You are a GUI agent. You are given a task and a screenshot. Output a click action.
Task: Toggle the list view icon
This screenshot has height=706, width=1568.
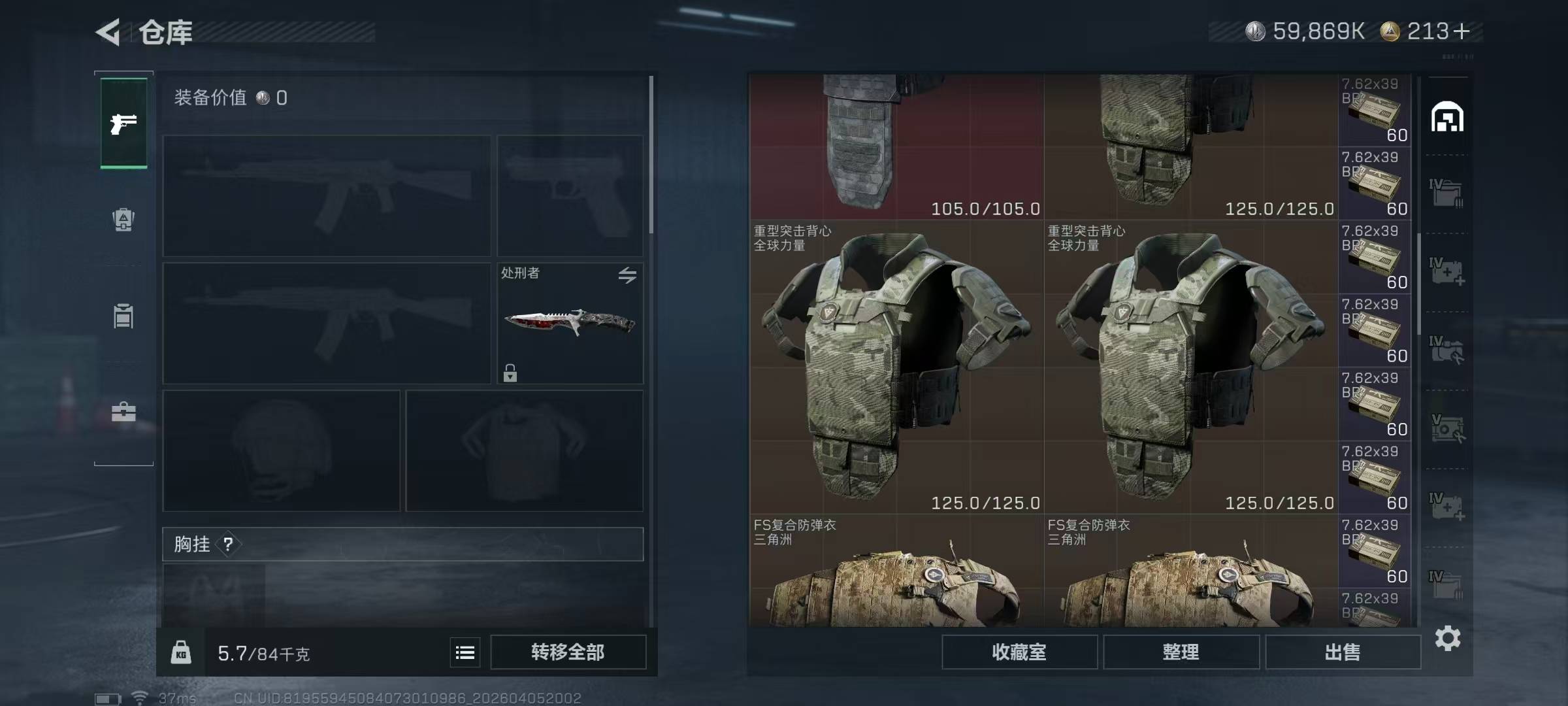(x=465, y=652)
